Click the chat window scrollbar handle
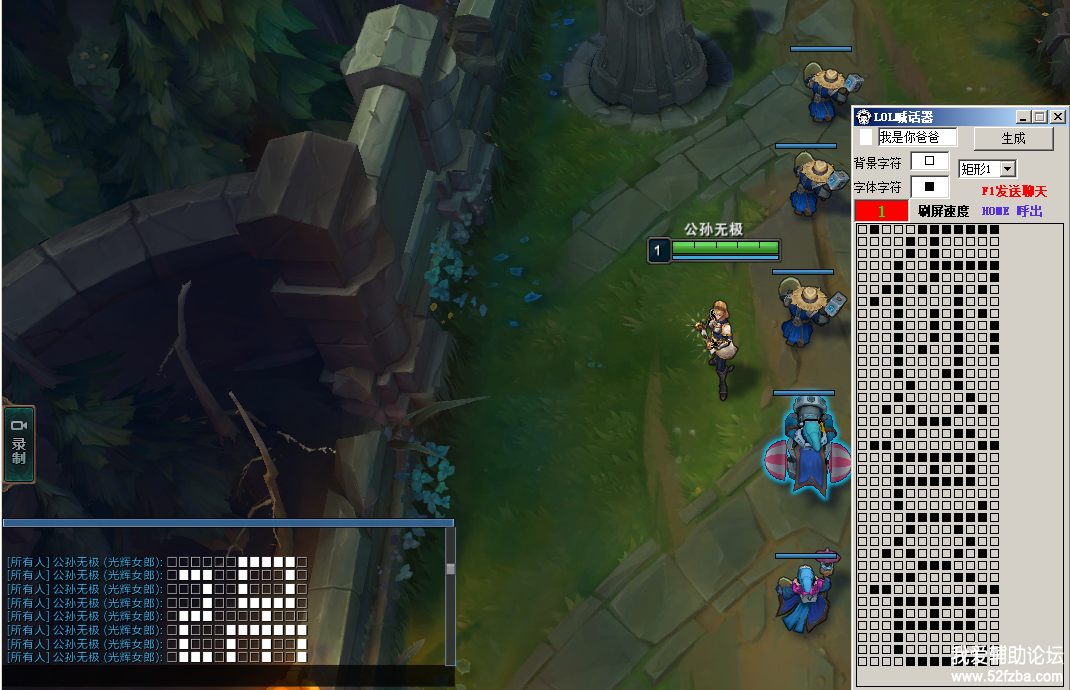 click(450, 569)
